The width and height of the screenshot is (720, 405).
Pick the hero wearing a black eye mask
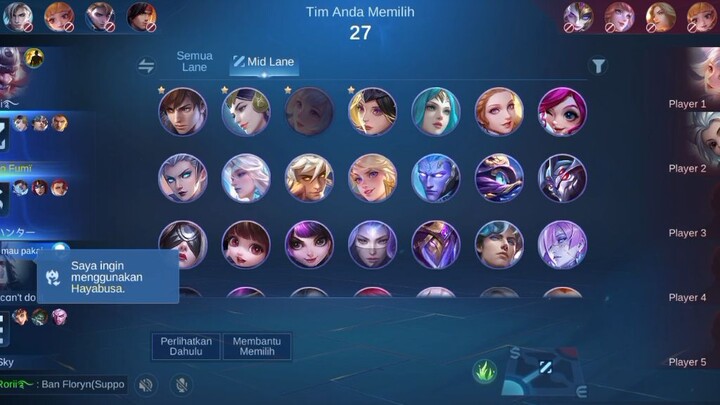pyautogui.click(x=183, y=244)
